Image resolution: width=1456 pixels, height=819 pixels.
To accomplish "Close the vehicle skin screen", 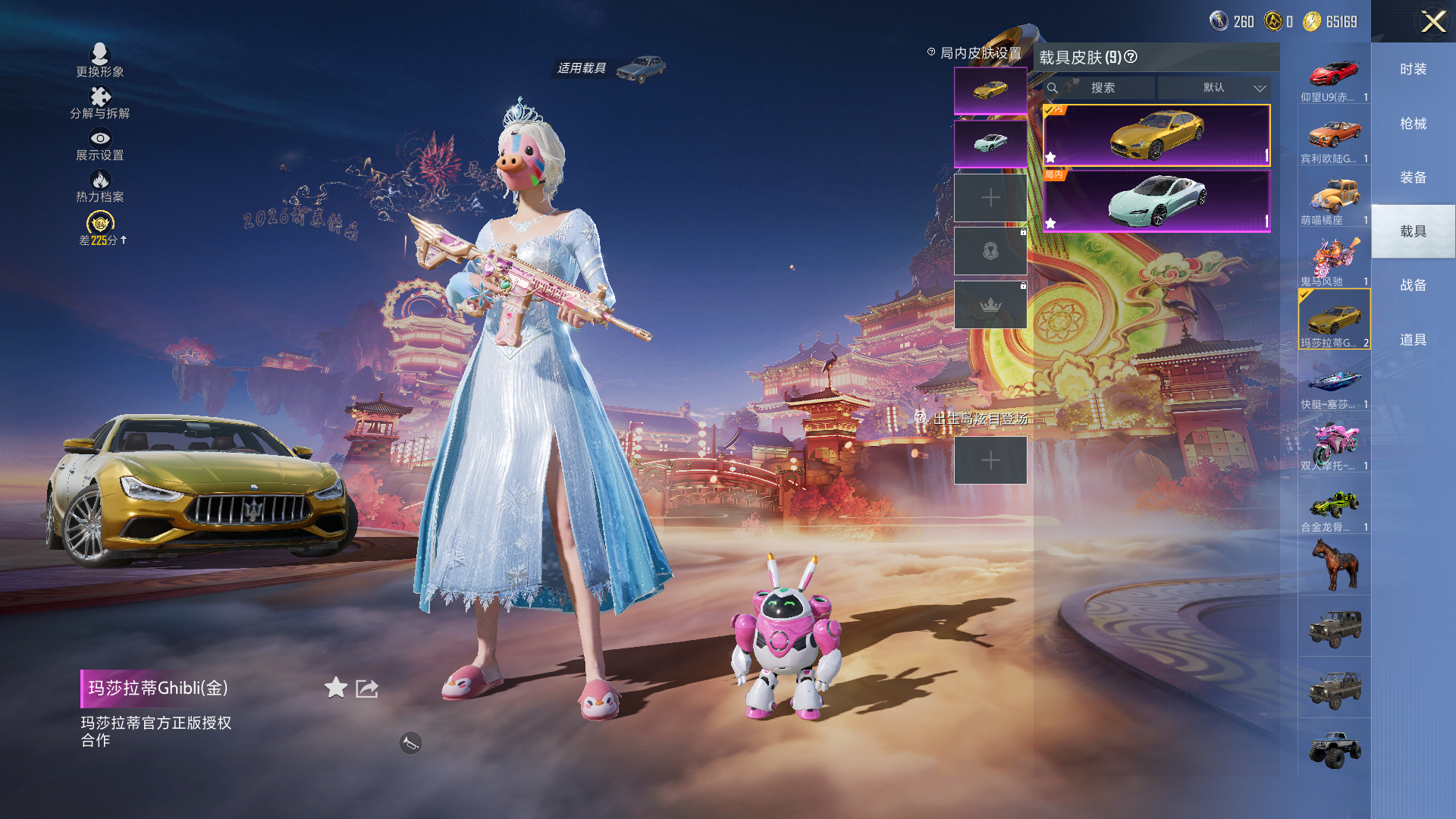I will 1432,21.
